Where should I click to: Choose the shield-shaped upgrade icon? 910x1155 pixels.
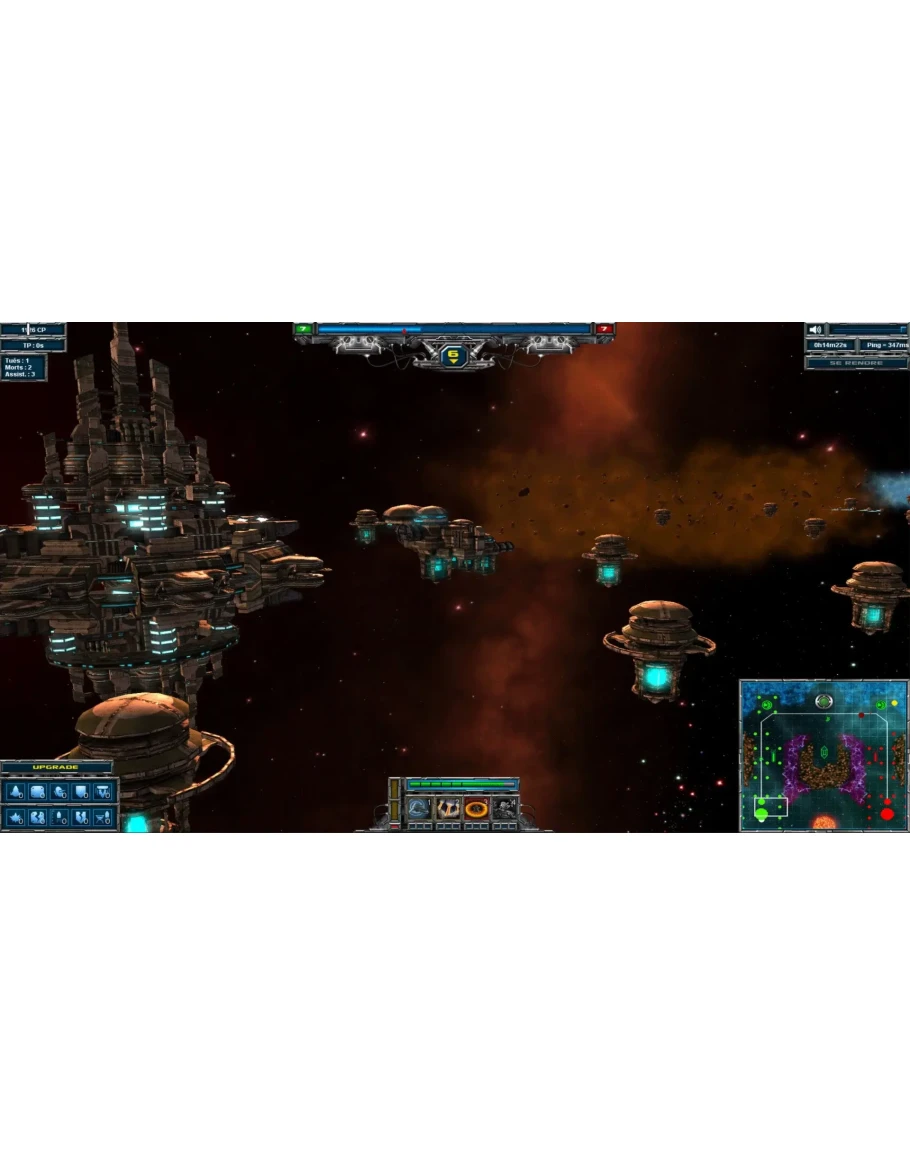(x=81, y=793)
